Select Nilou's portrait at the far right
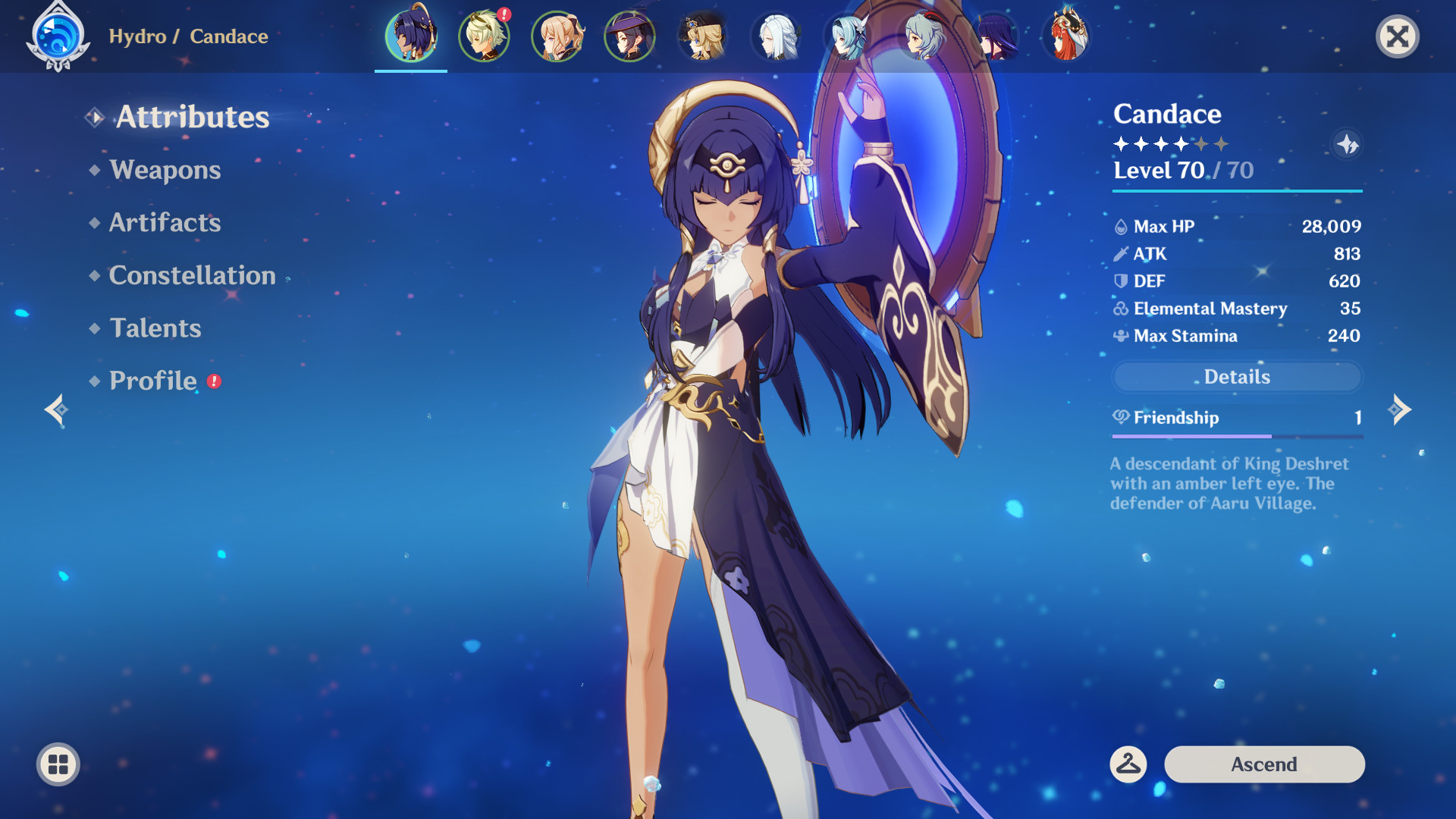This screenshot has height=819, width=1456. tap(1068, 36)
